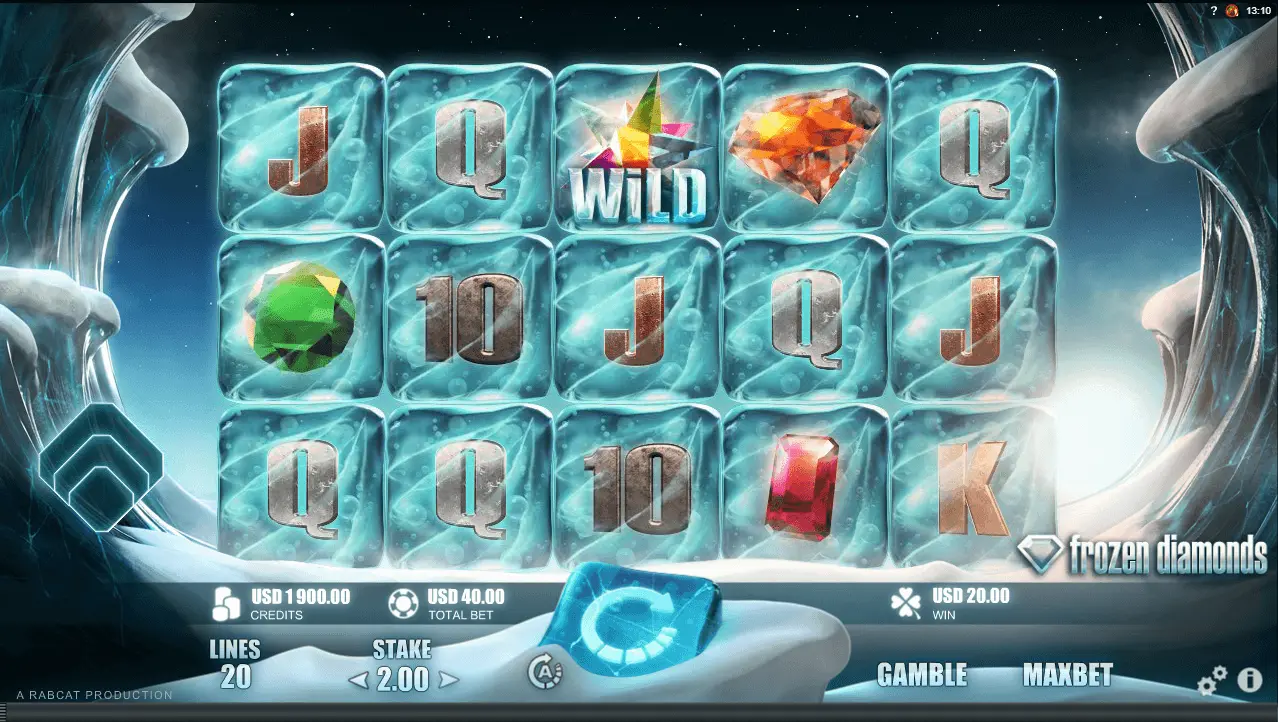Place the maximum bet with MAXBET
This screenshot has width=1278, height=722.
(x=1067, y=675)
